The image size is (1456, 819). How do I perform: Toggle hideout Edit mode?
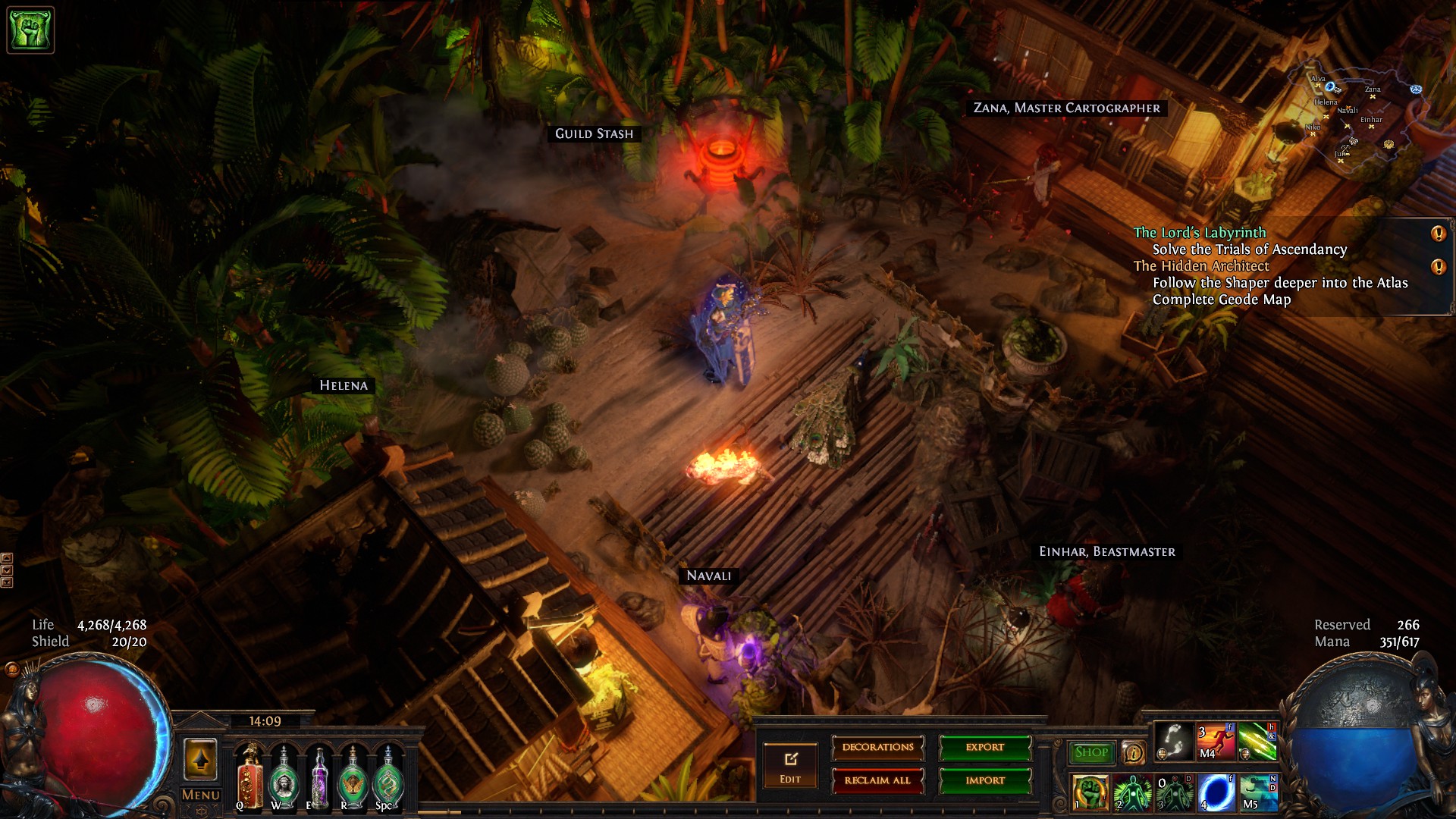790,767
